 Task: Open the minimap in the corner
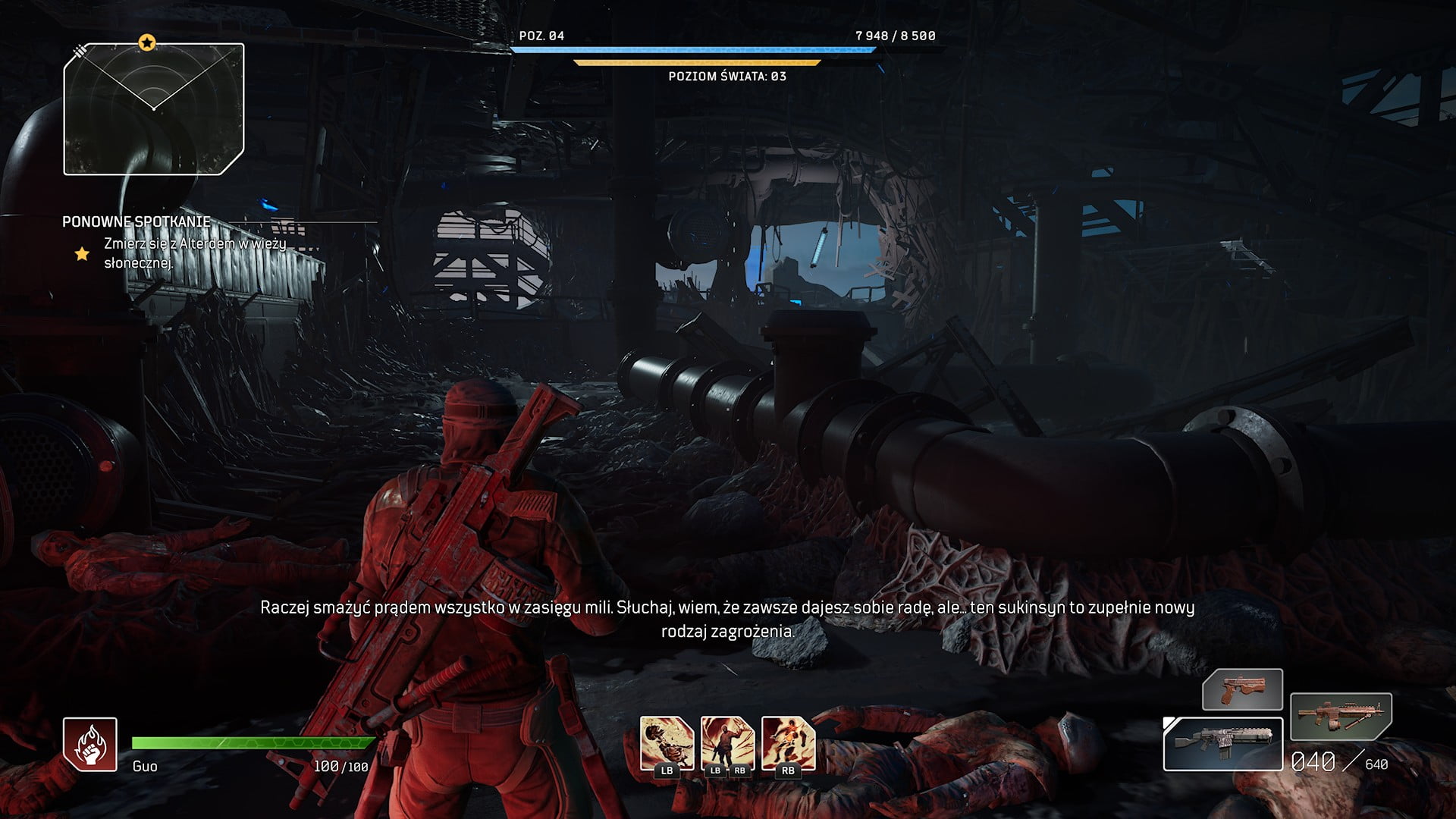pos(154,109)
